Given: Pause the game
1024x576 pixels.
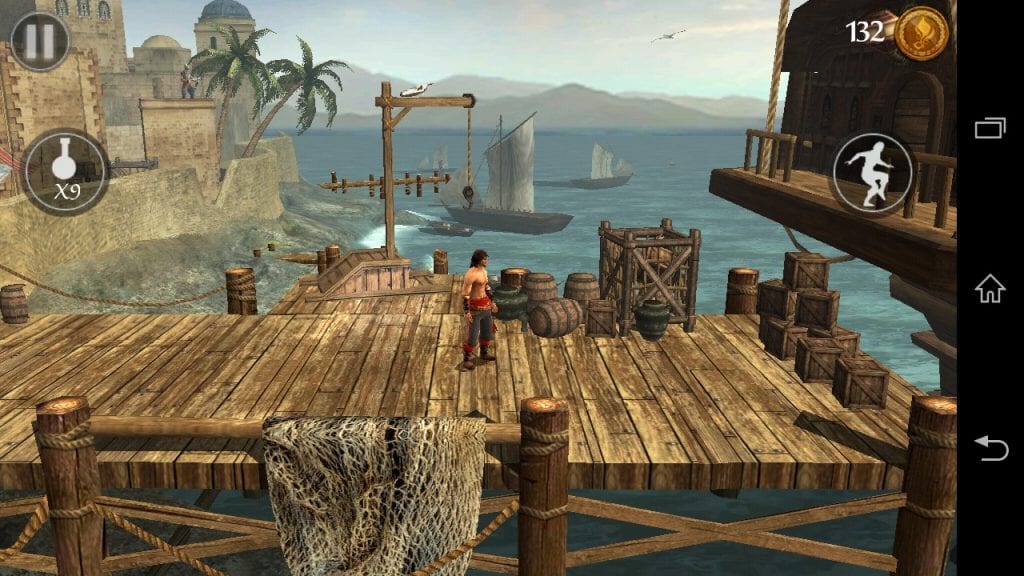Looking at the screenshot, I should [40, 41].
